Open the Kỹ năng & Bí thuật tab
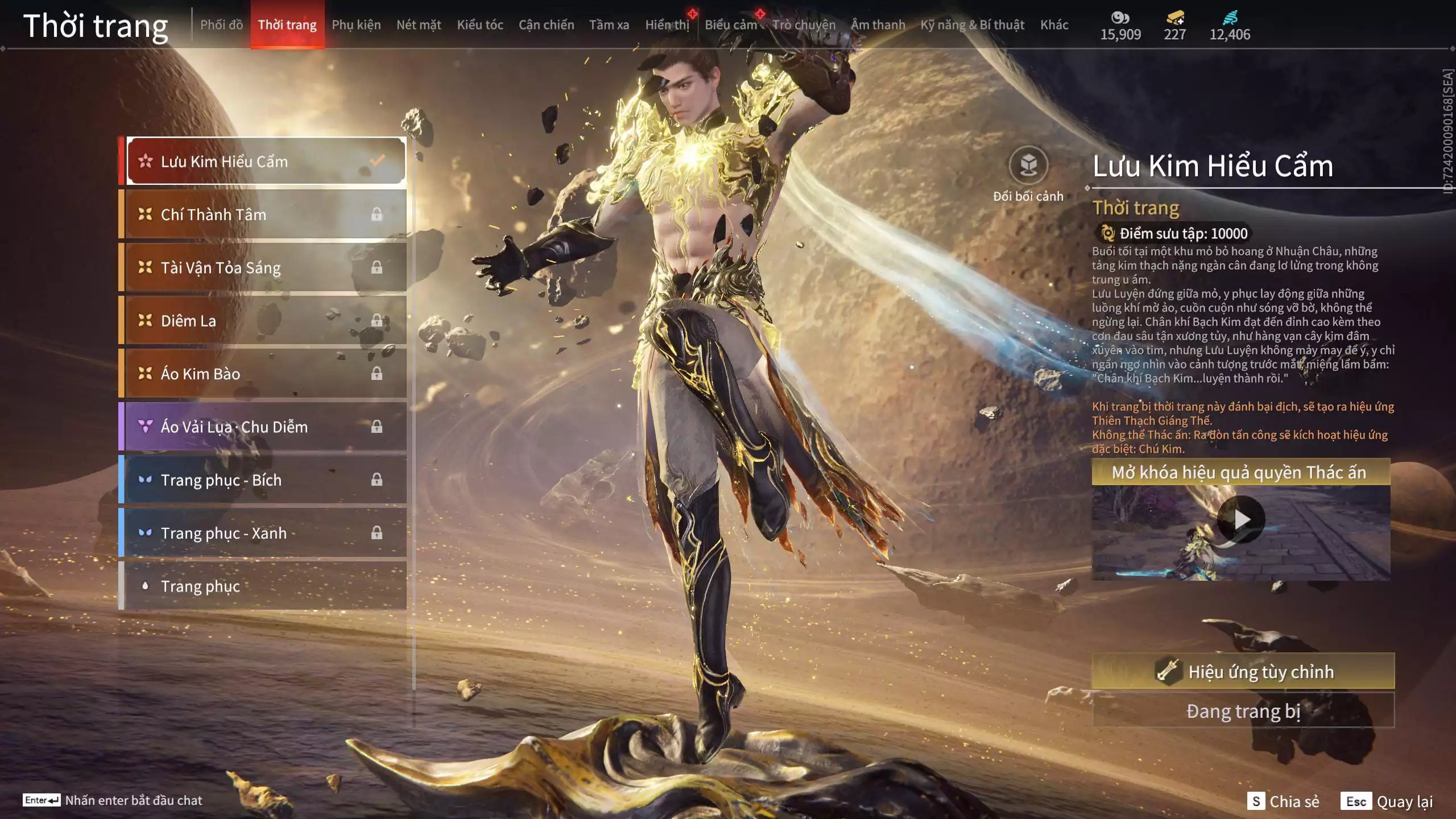The width and height of the screenshot is (1456, 819). tap(972, 25)
